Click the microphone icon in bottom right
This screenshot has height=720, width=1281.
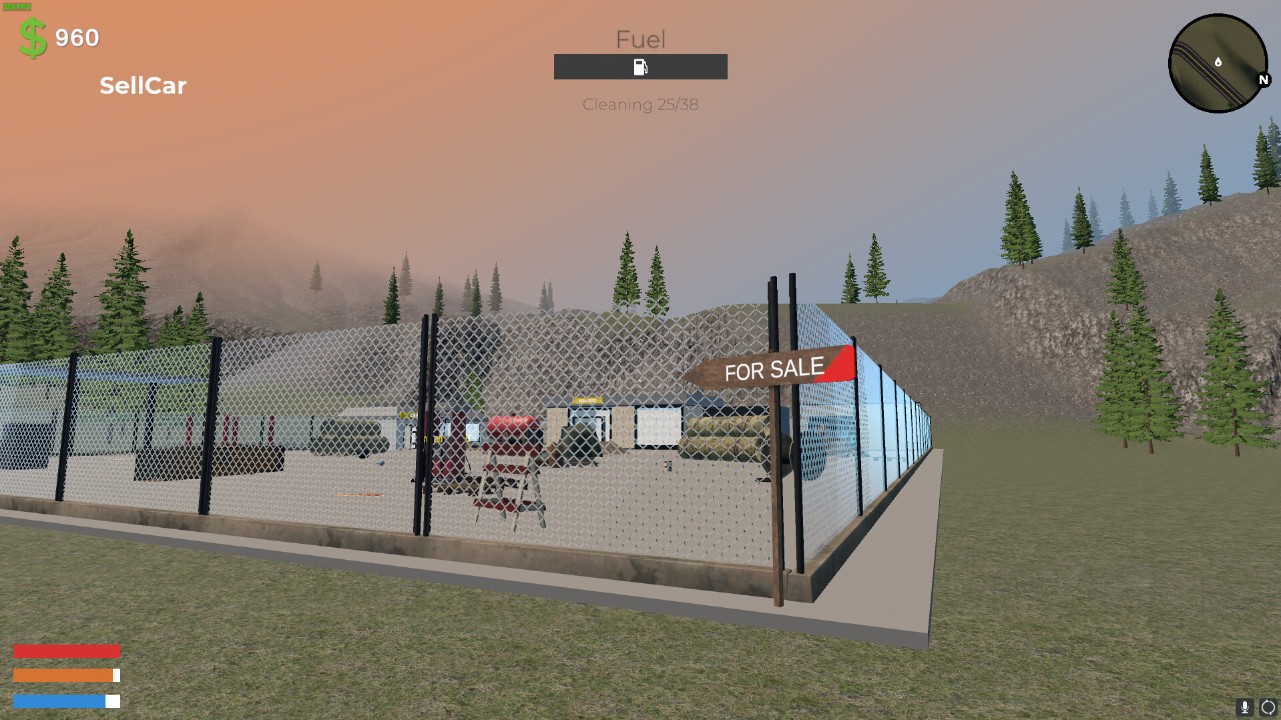tap(1243, 706)
